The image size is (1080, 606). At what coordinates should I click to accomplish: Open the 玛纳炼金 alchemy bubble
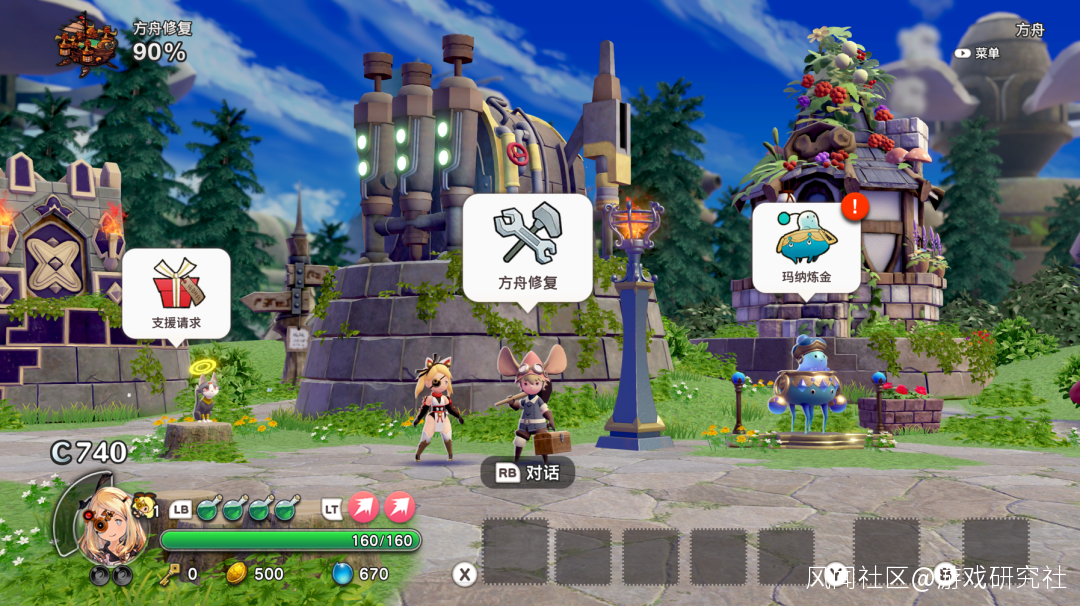coord(806,247)
